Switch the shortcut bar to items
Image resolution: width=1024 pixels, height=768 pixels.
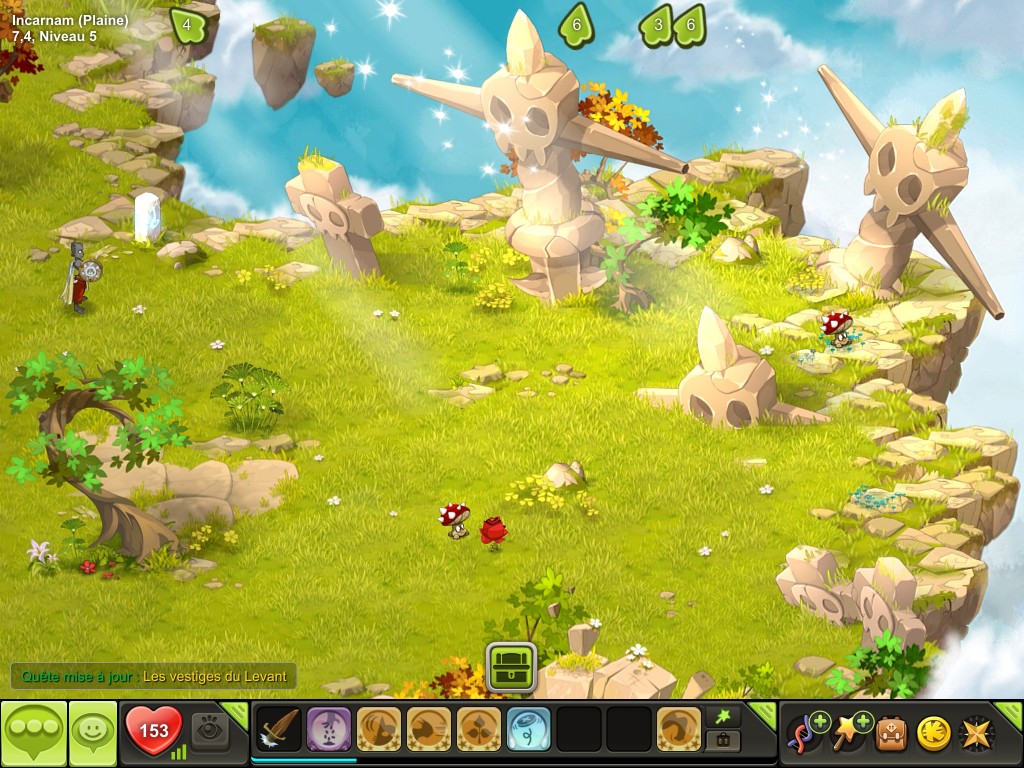pos(723,742)
